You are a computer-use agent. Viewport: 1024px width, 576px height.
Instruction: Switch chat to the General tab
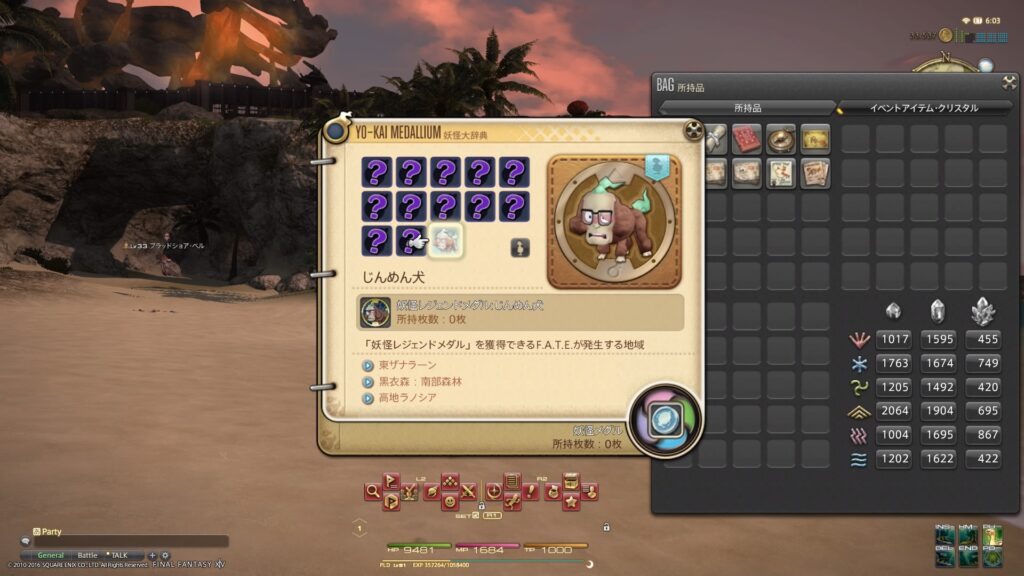pyautogui.click(x=50, y=555)
